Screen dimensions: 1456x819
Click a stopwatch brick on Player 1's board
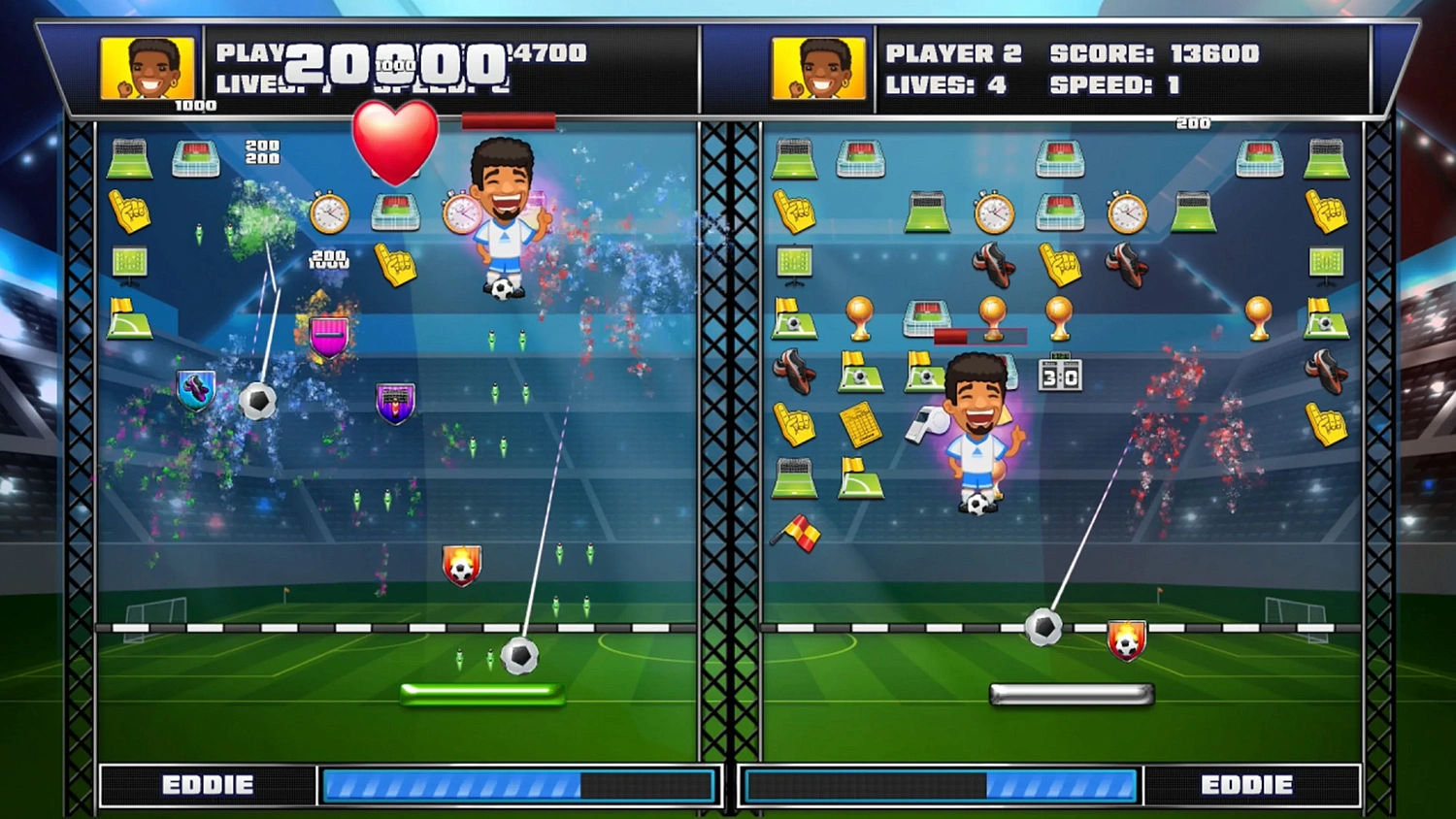(328, 214)
